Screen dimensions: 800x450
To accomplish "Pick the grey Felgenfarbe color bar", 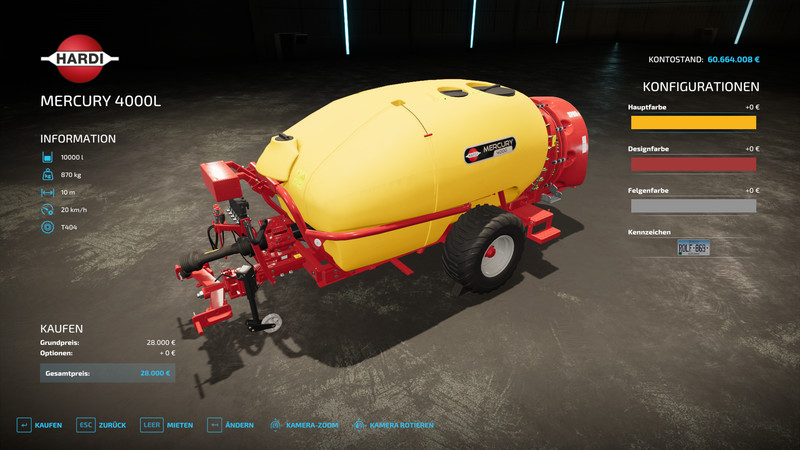I will point(693,206).
